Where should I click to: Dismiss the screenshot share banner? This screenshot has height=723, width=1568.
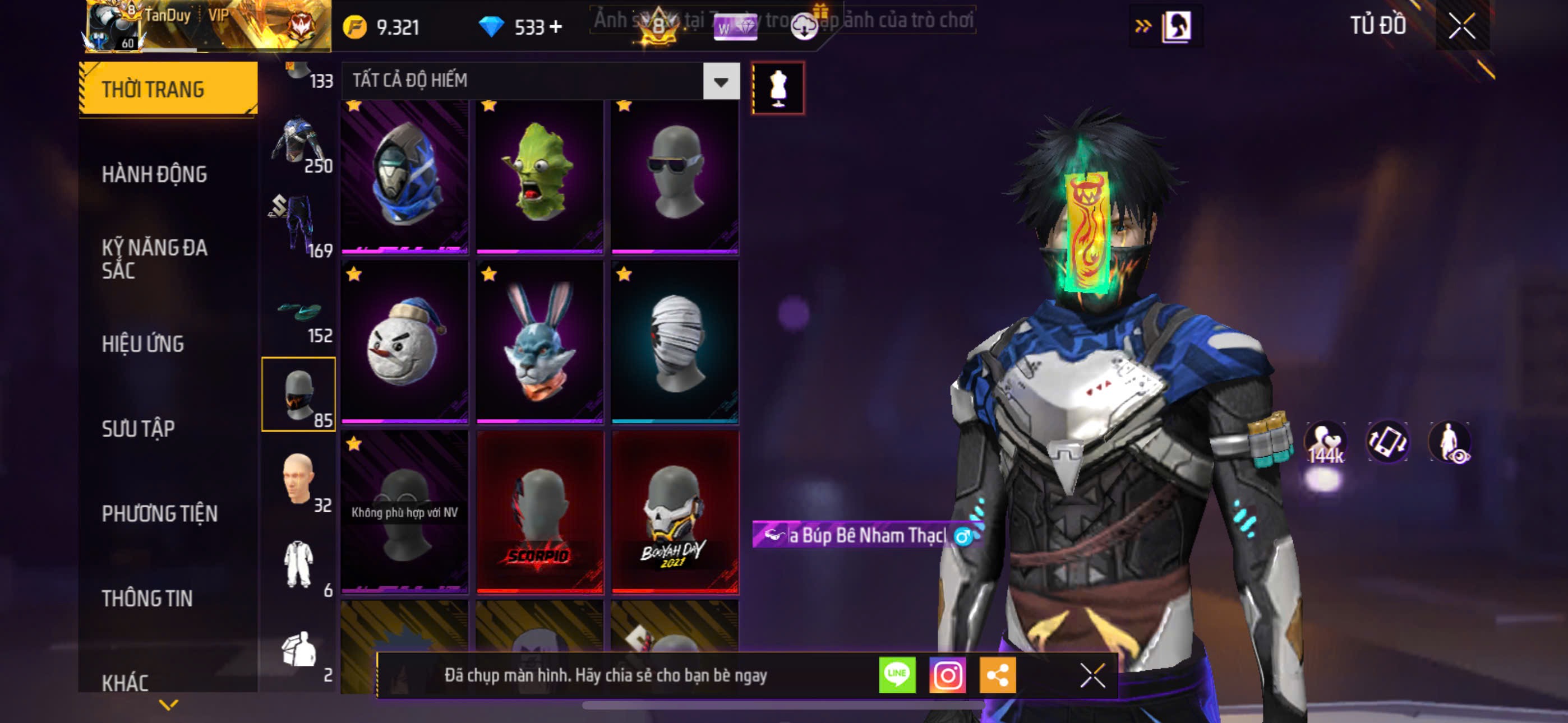[x=1092, y=675]
